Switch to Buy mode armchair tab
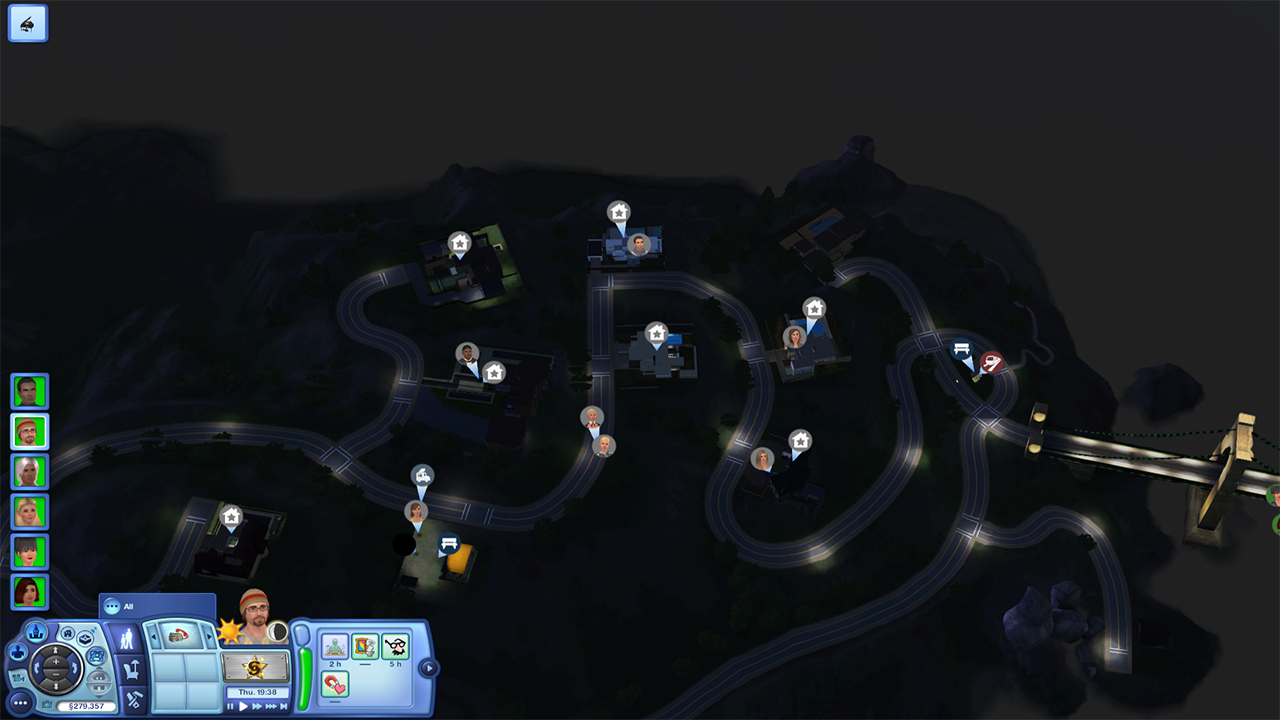This screenshot has width=1280, height=720. pyautogui.click(x=132, y=667)
